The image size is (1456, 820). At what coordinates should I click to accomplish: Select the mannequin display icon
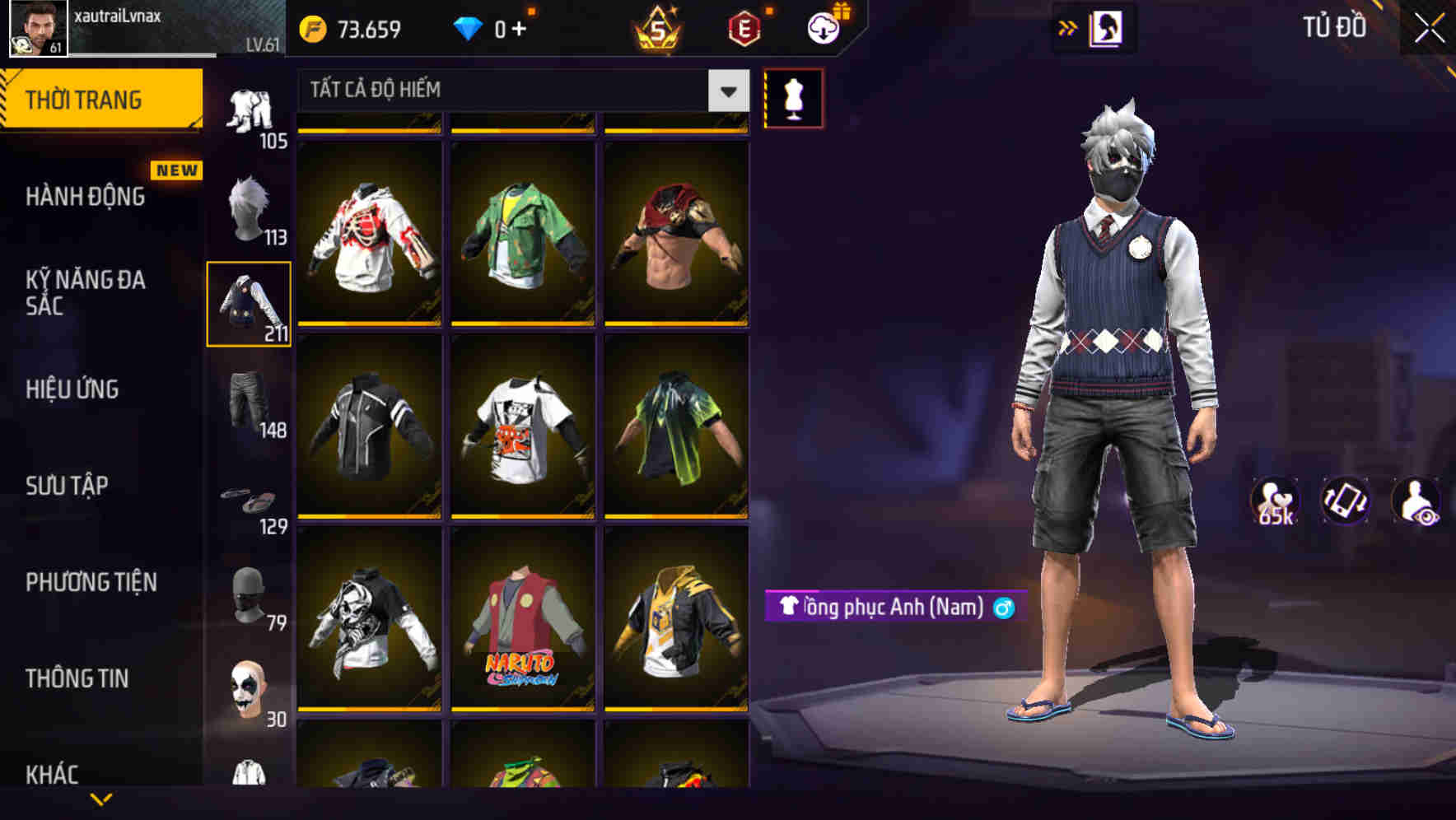(793, 98)
